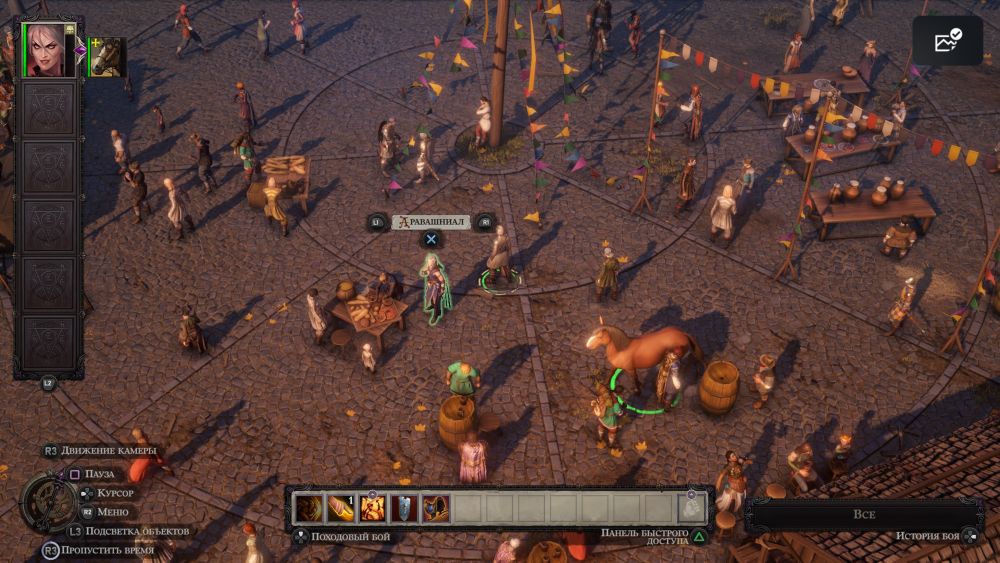Image resolution: width=1000 pixels, height=563 pixels.
Task: Click the round clock dial
Action: click(x=48, y=502)
